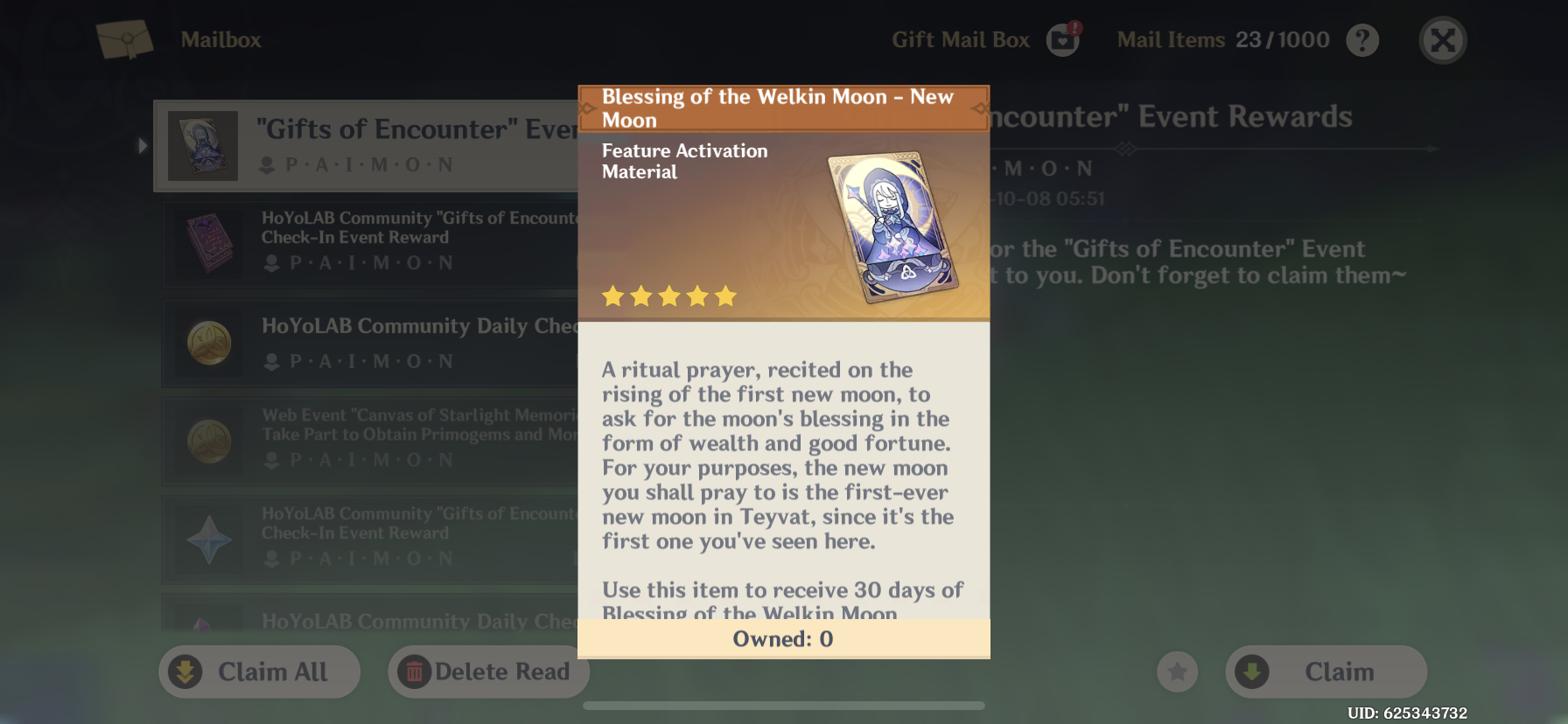Toggle the star favorite icon near Claim
The height and width of the screenshot is (724, 1568).
tap(1177, 672)
